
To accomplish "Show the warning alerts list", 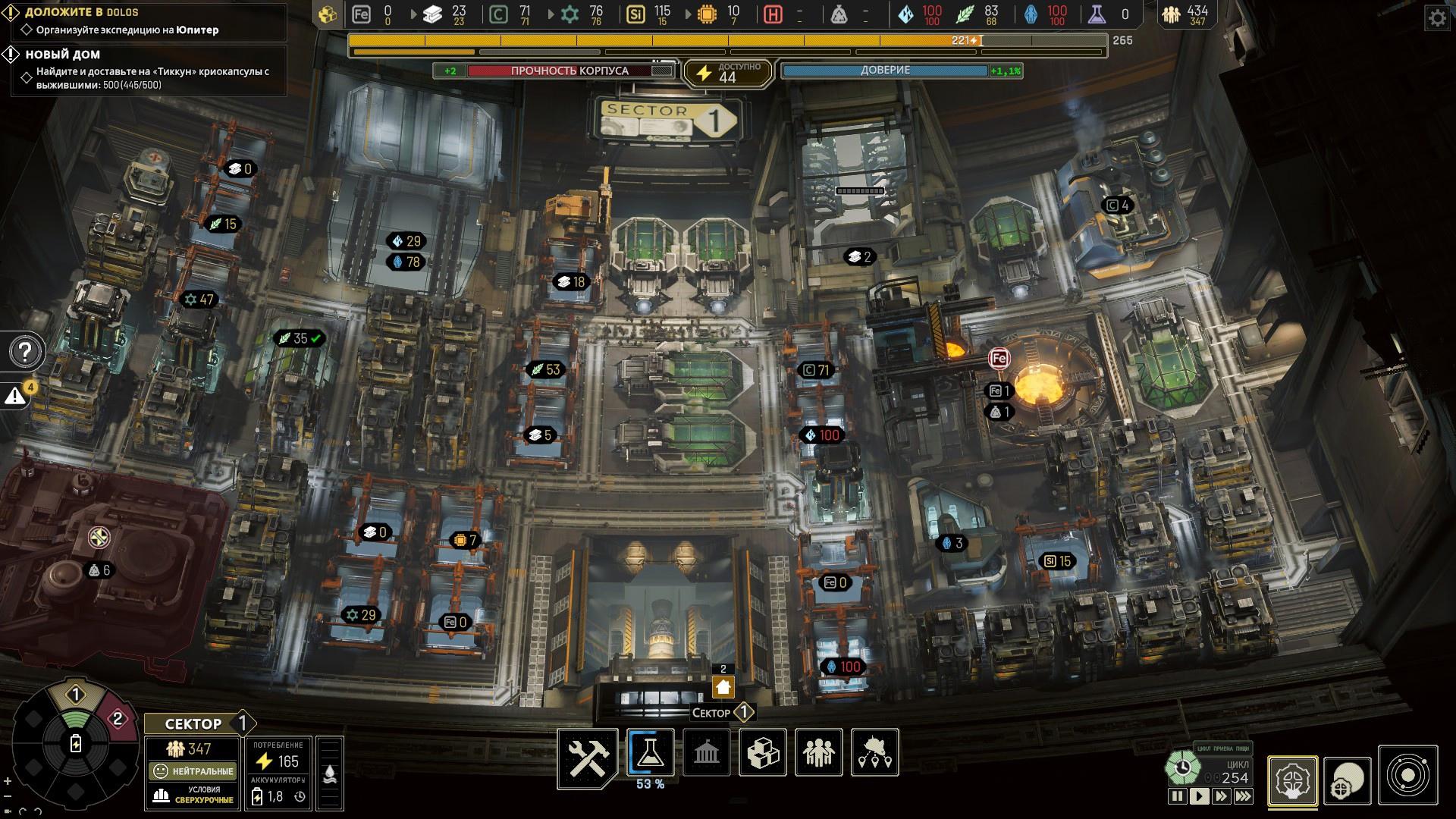I will point(16,395).
